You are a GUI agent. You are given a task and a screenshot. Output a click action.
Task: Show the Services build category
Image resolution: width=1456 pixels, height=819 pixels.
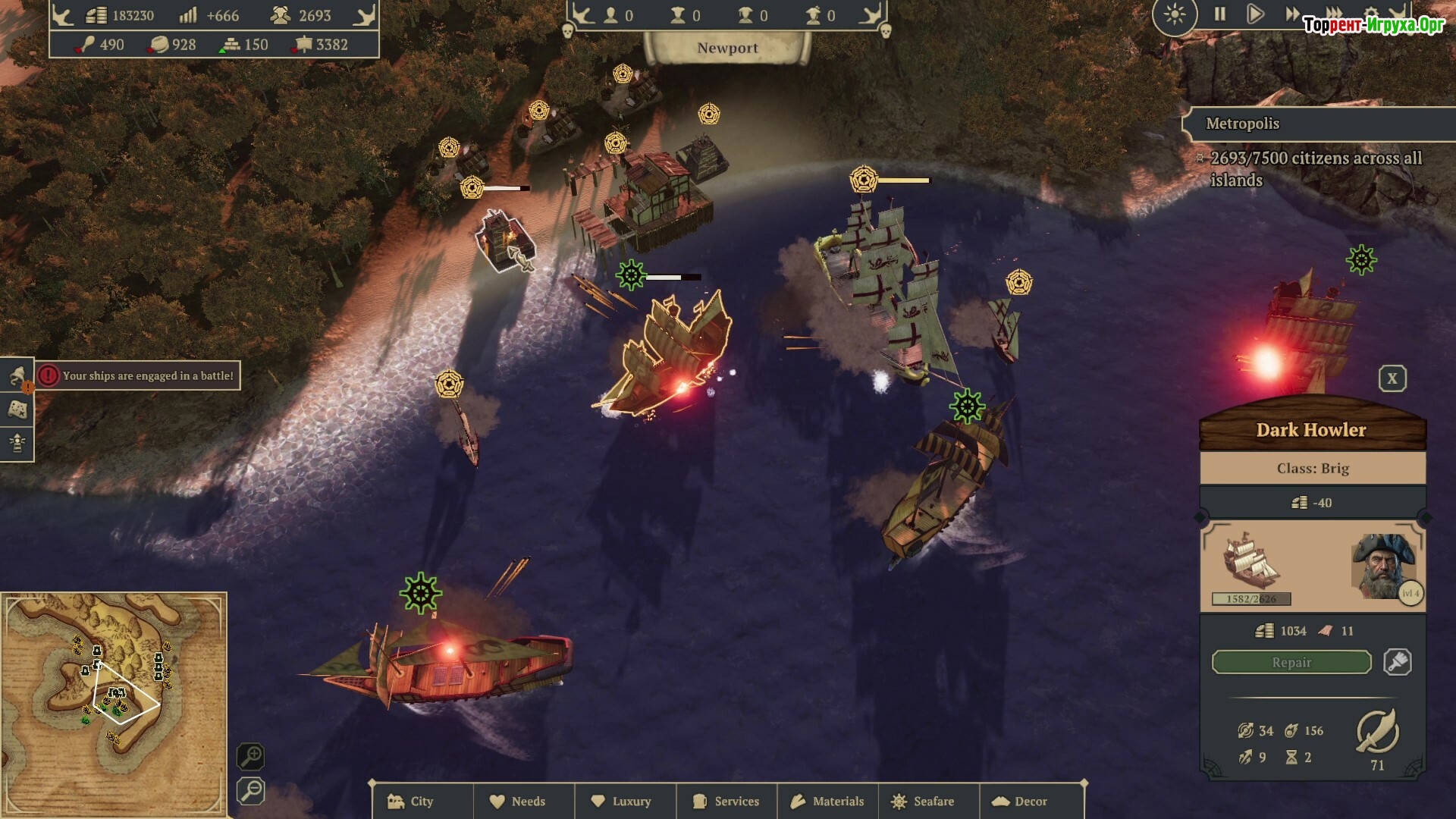(x=726, y=801)
